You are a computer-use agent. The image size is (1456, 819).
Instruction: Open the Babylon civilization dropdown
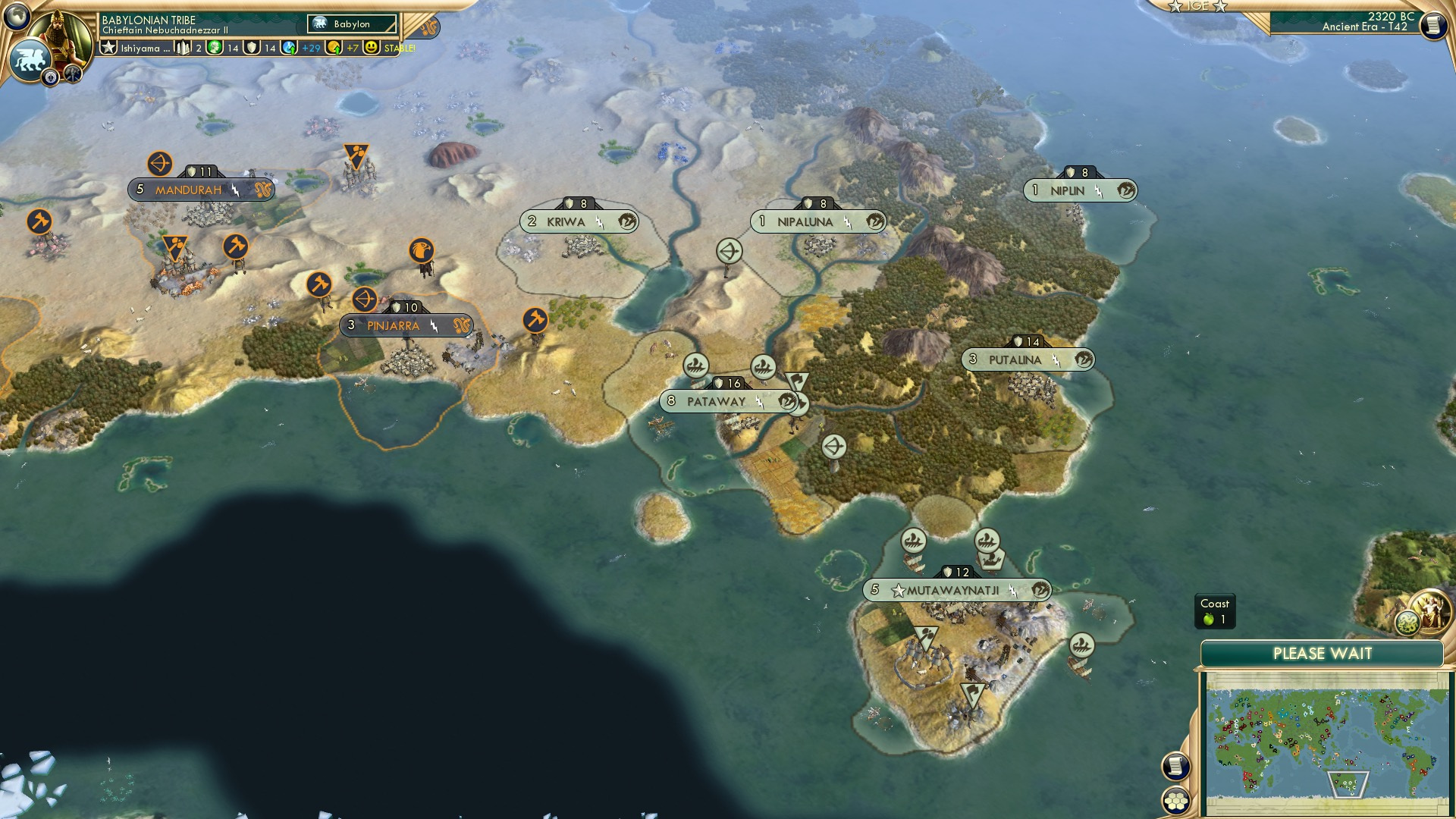[x=353, y=24]
